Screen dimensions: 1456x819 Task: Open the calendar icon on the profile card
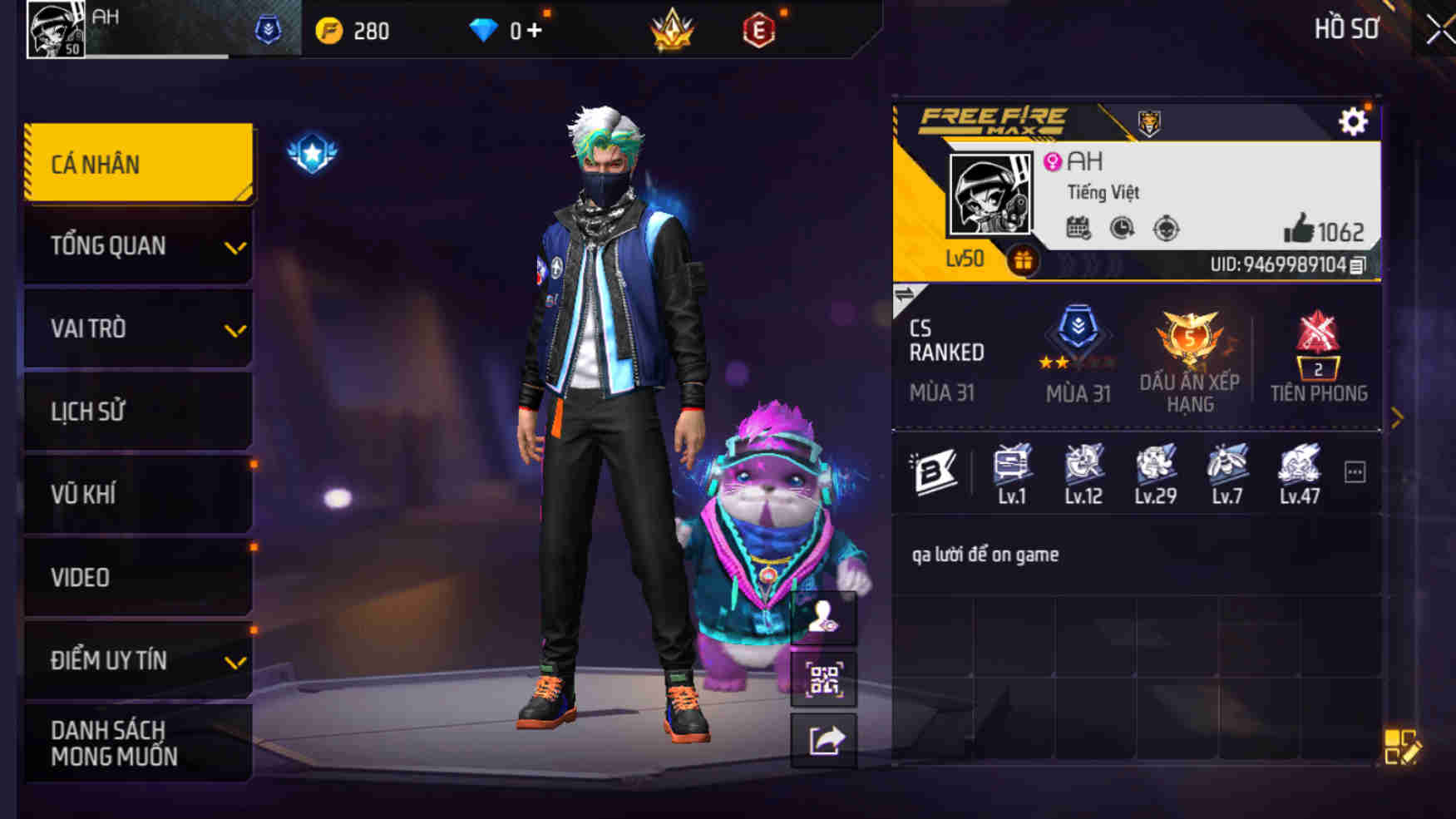point(1078,226)
